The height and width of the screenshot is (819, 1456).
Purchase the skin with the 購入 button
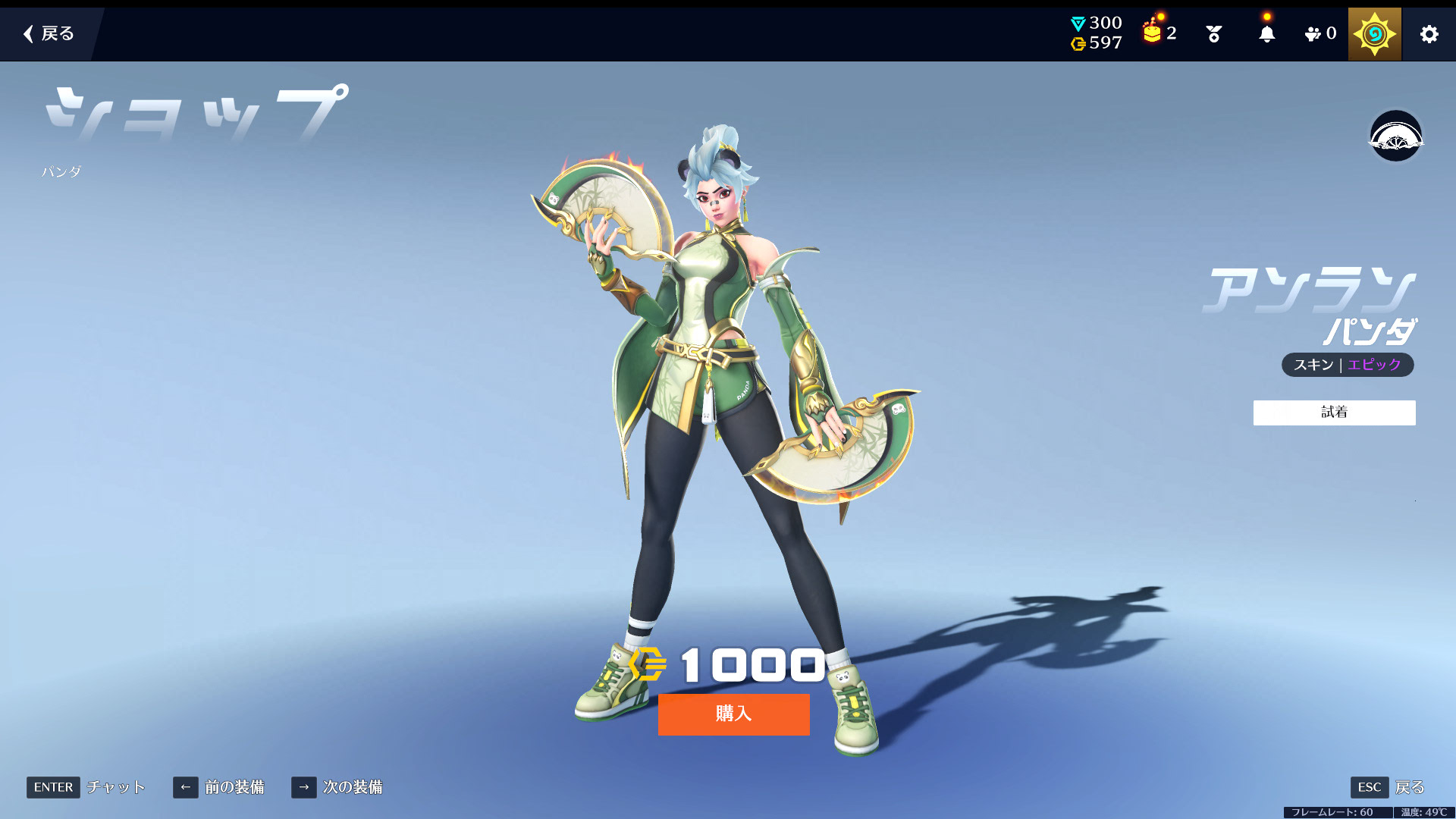(x=733, y=714)
